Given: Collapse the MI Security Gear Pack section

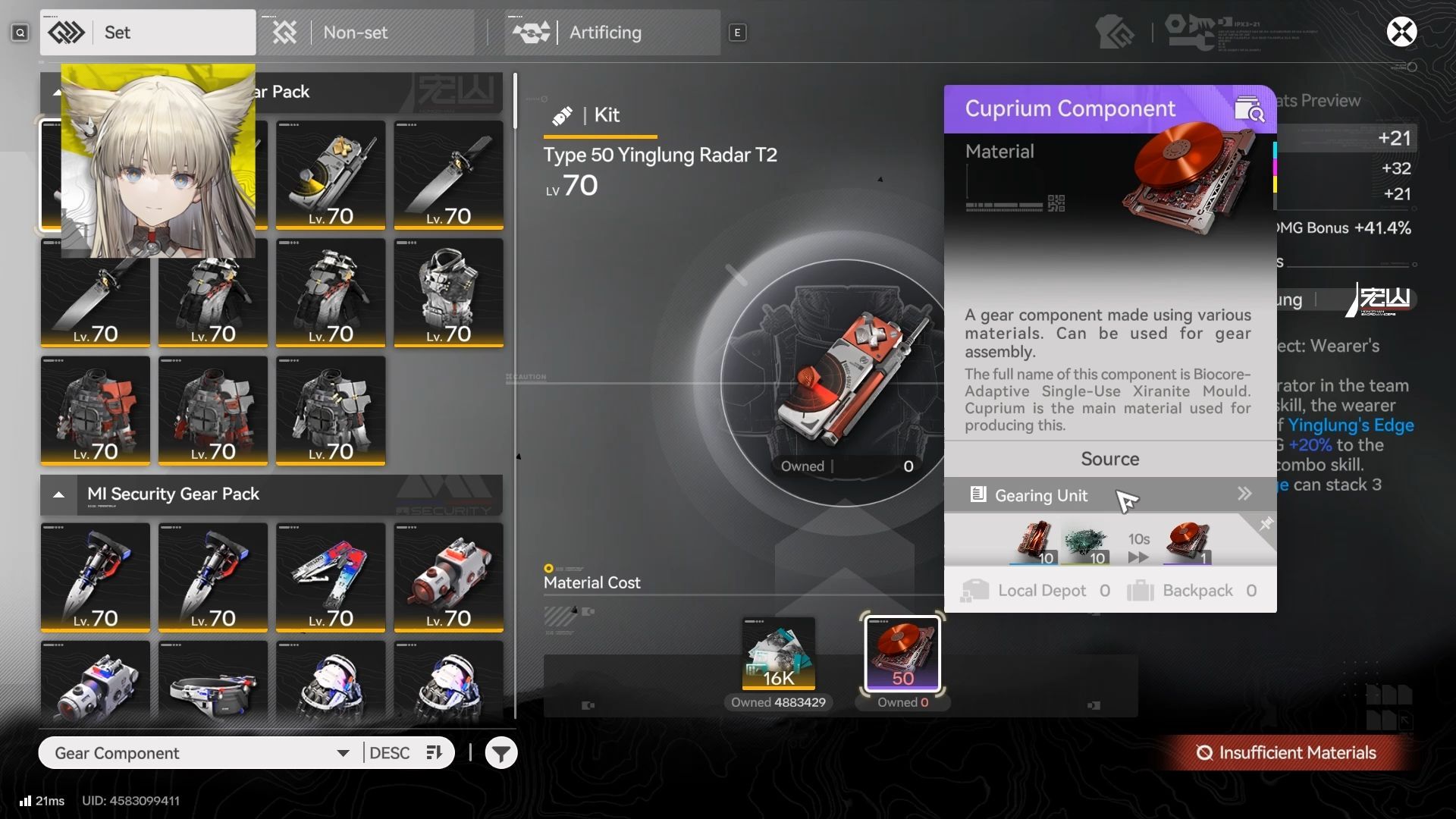Looking at the screenshot, I should pyautogui.click(x=58, y=494).
